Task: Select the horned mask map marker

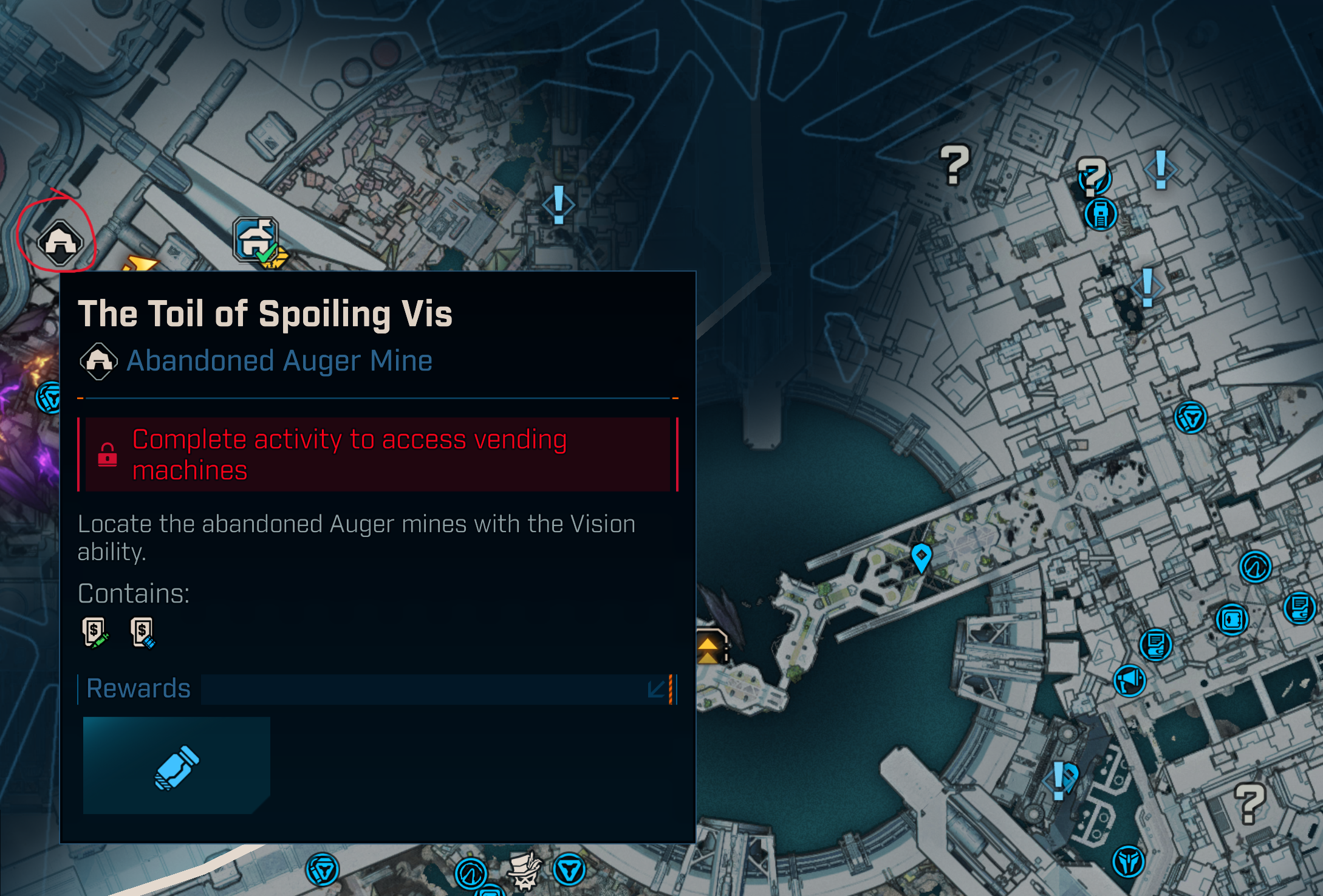Action: pos(1128,861)
